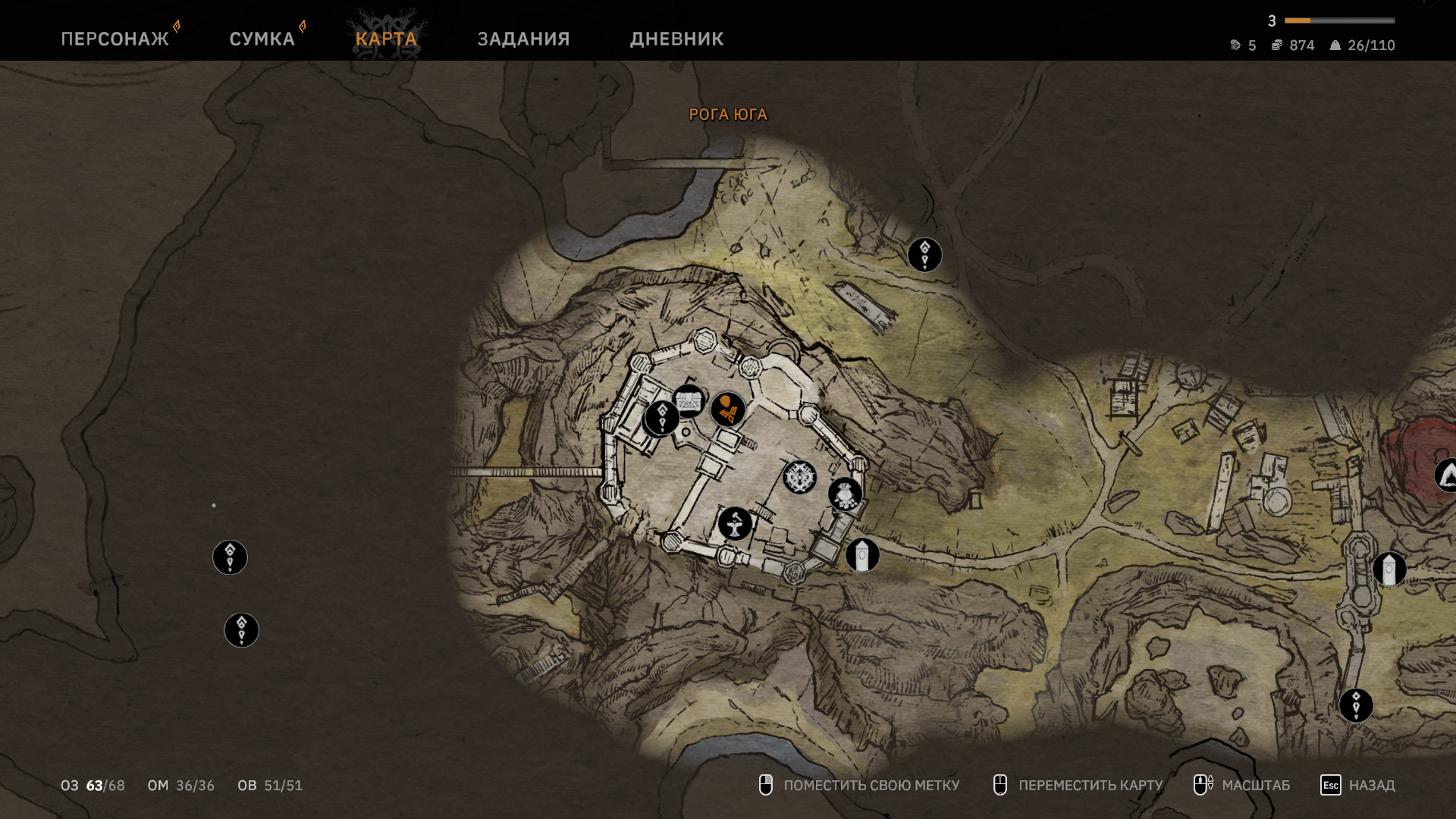Select the ornate cross emblem map marker
Screen dimensions: 1456x819
pyautogui.click(x=799, y=477)
